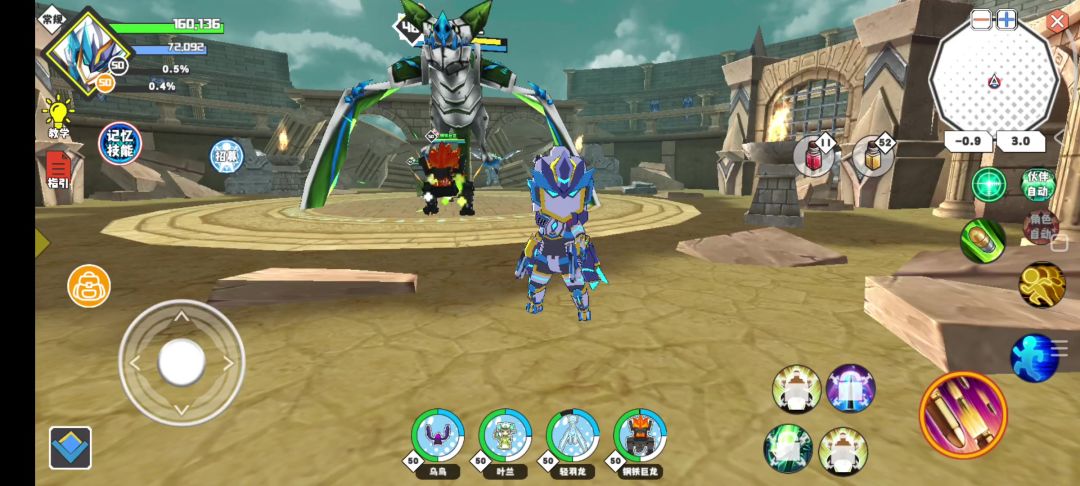This screenshot has height=486, width=1080.
Task: Toggle 伙伴自动 companion auto mode
Action: pos(1038,185)
